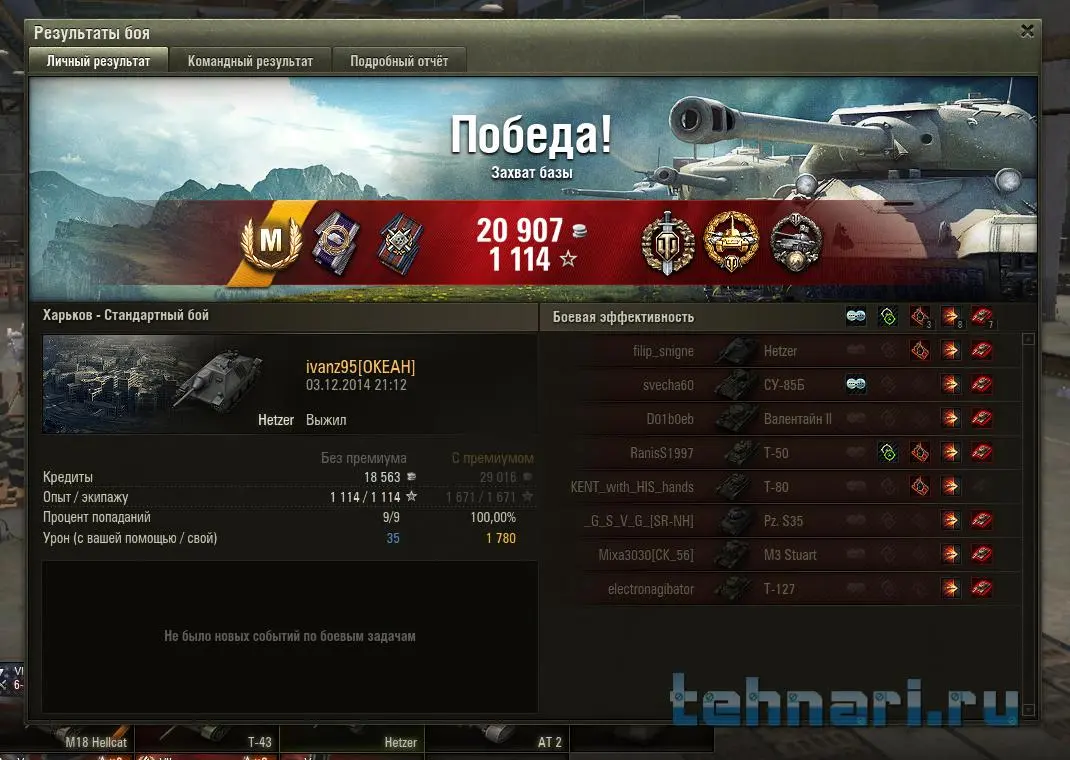This screenshot has height=760, width=1070.
Task: Select the svecha60 СУ-85Б row
Action: coord(780,385)
